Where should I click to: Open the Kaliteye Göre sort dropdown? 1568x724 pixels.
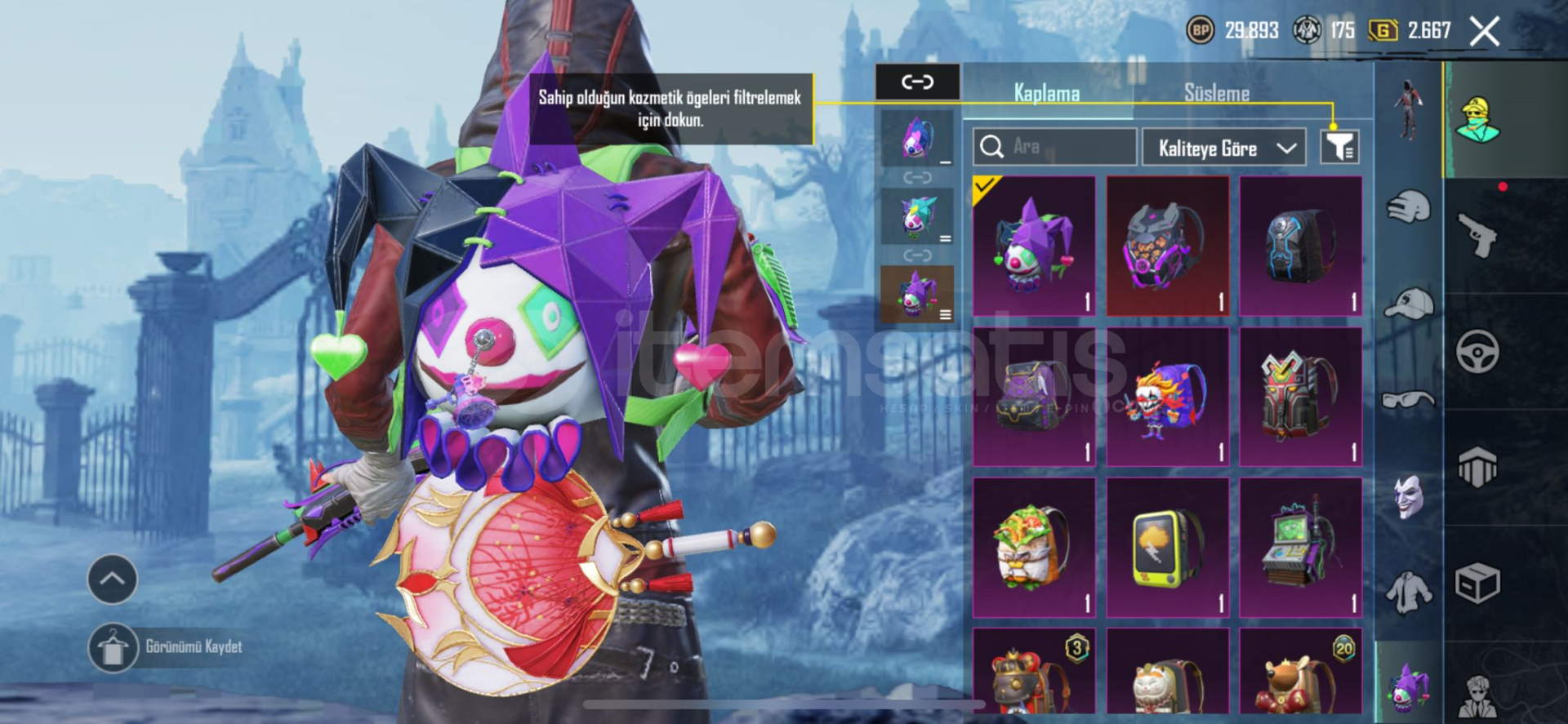[1226, 148]
